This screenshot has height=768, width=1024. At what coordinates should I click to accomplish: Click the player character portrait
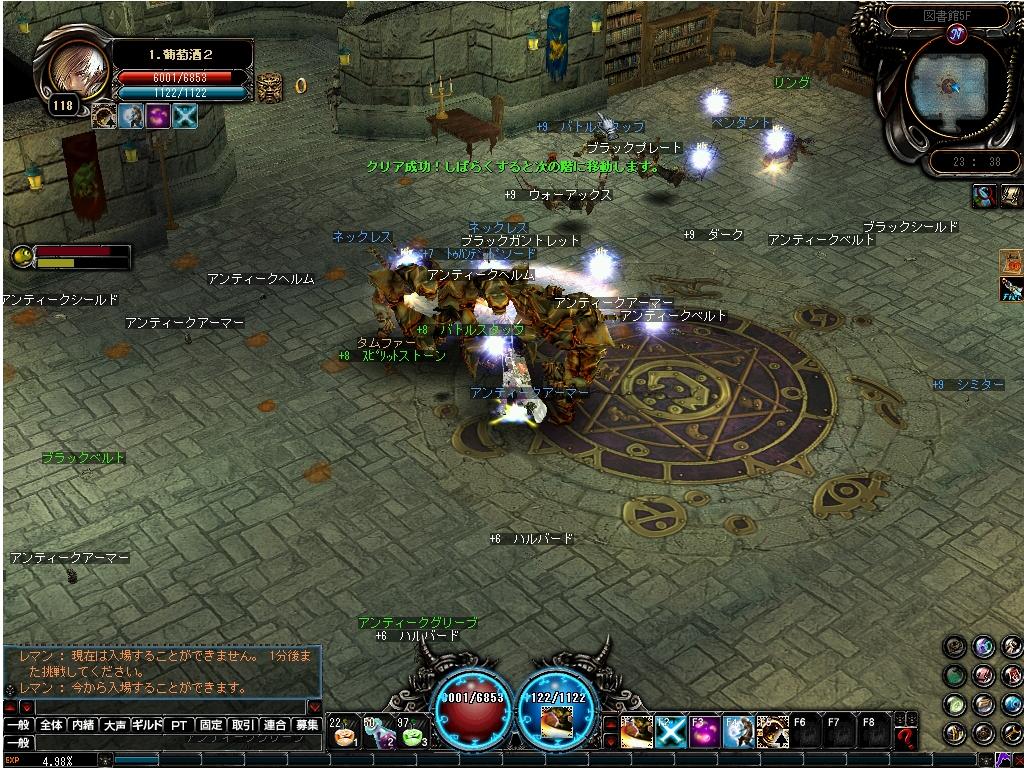click(x=76, y=68)
